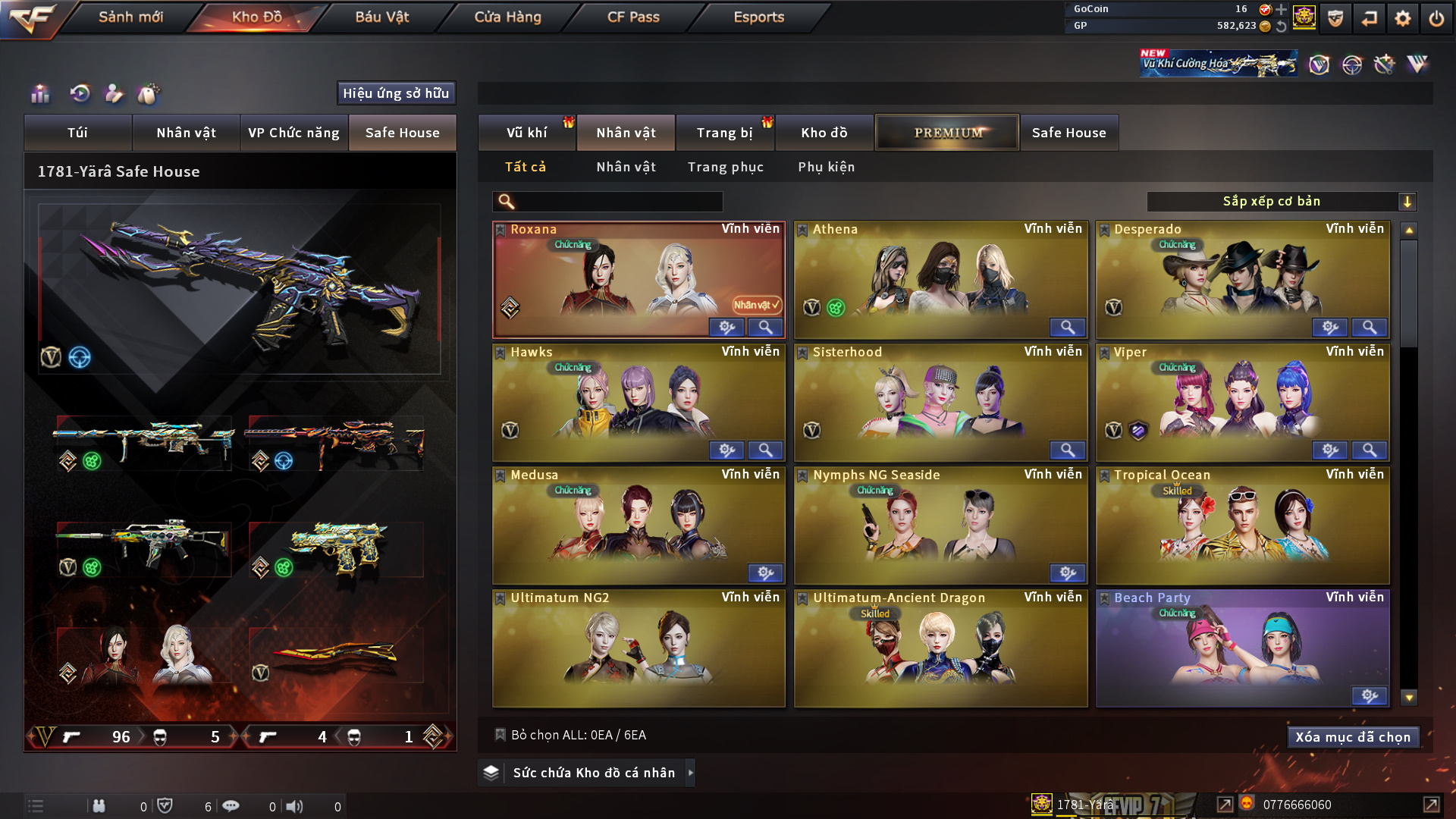Filter by Trang phục subcategory
The height and width of the screenshot is (819, 1456).
pos(725,167)
